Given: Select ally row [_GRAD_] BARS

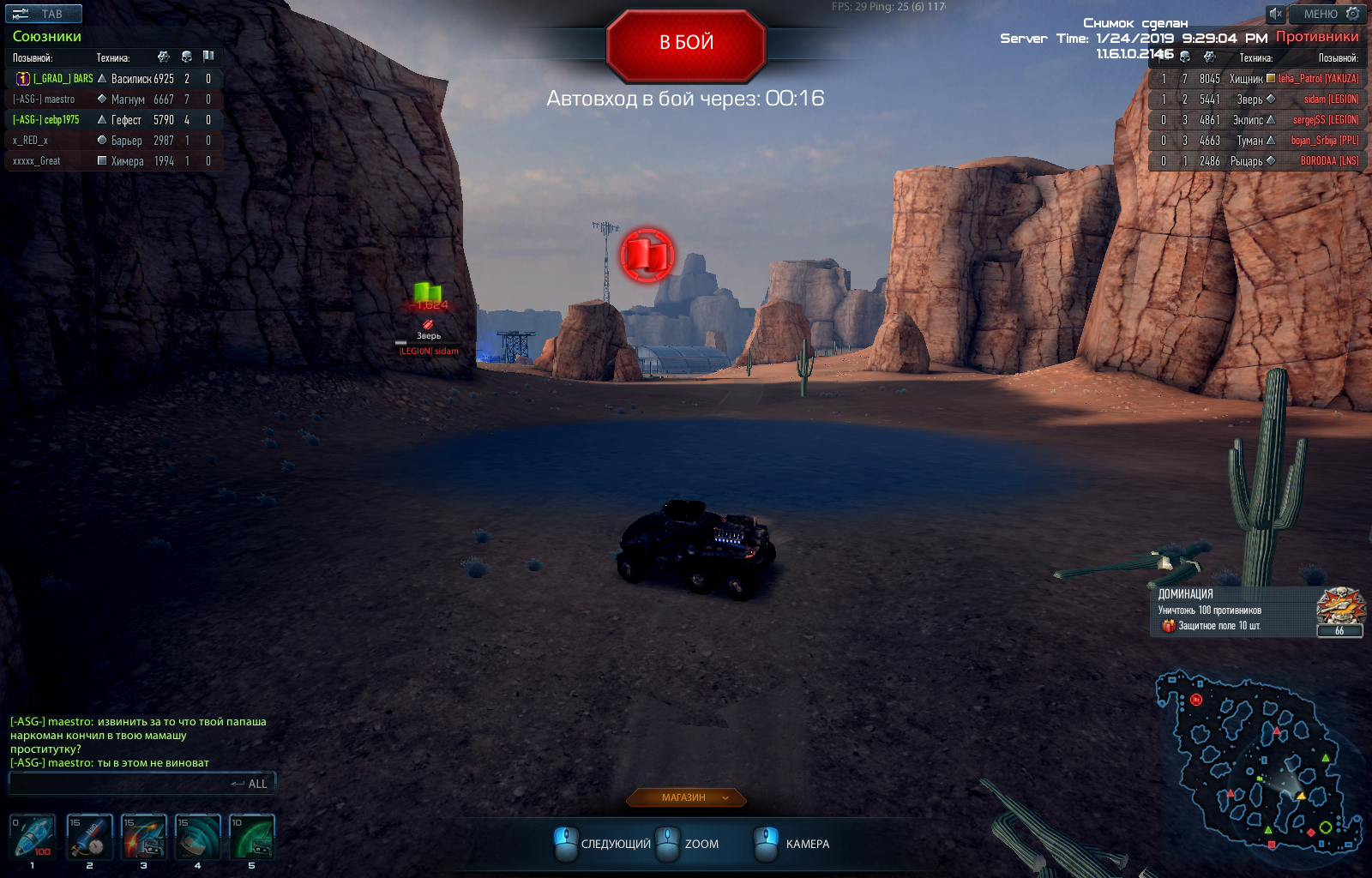Looking at the screenshot, I should (x=113, y=79).
